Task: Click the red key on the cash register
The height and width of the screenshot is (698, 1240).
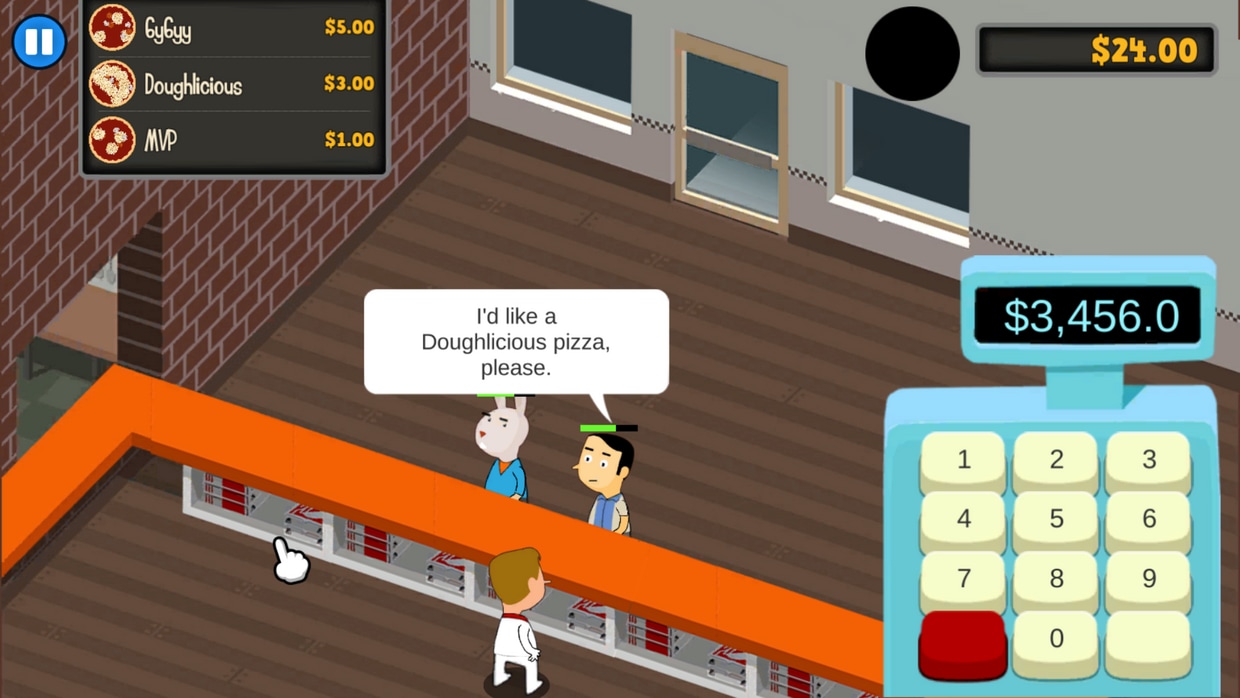Action: pyautogui.click(x=962, y=642)
